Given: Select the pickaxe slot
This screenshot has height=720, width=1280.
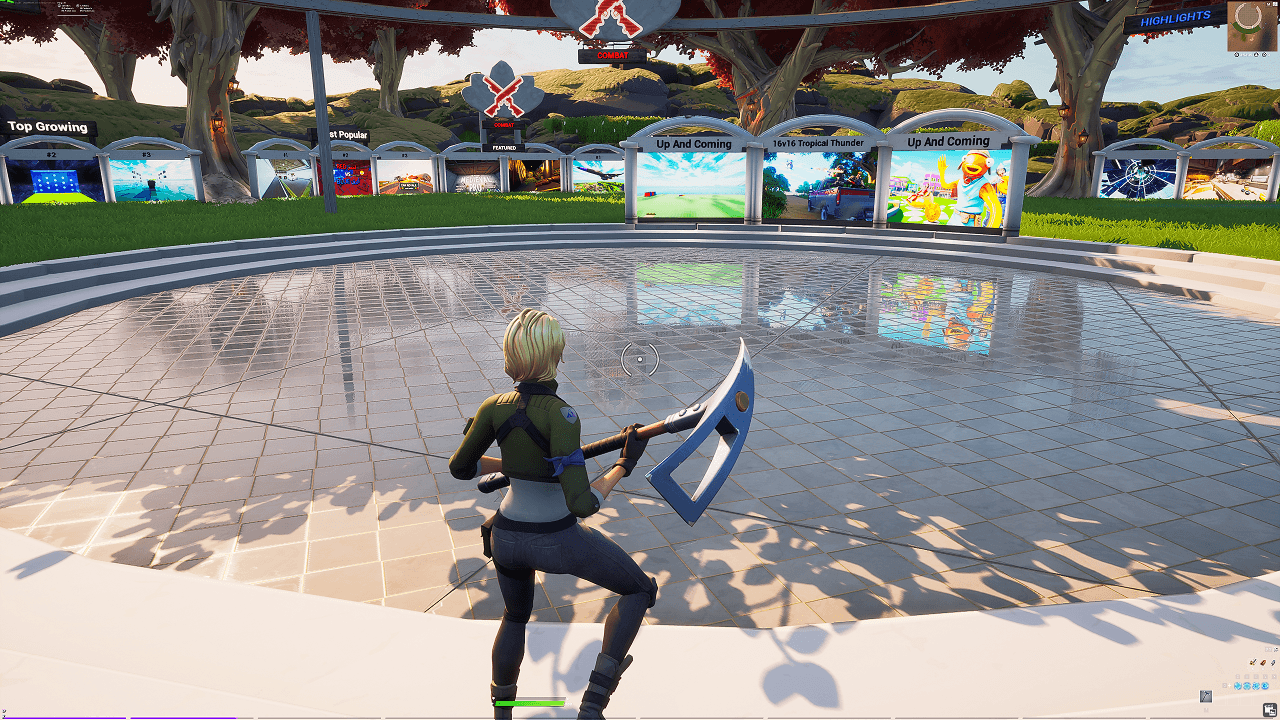Looking at the screenshot, I should click(1206, 696).
